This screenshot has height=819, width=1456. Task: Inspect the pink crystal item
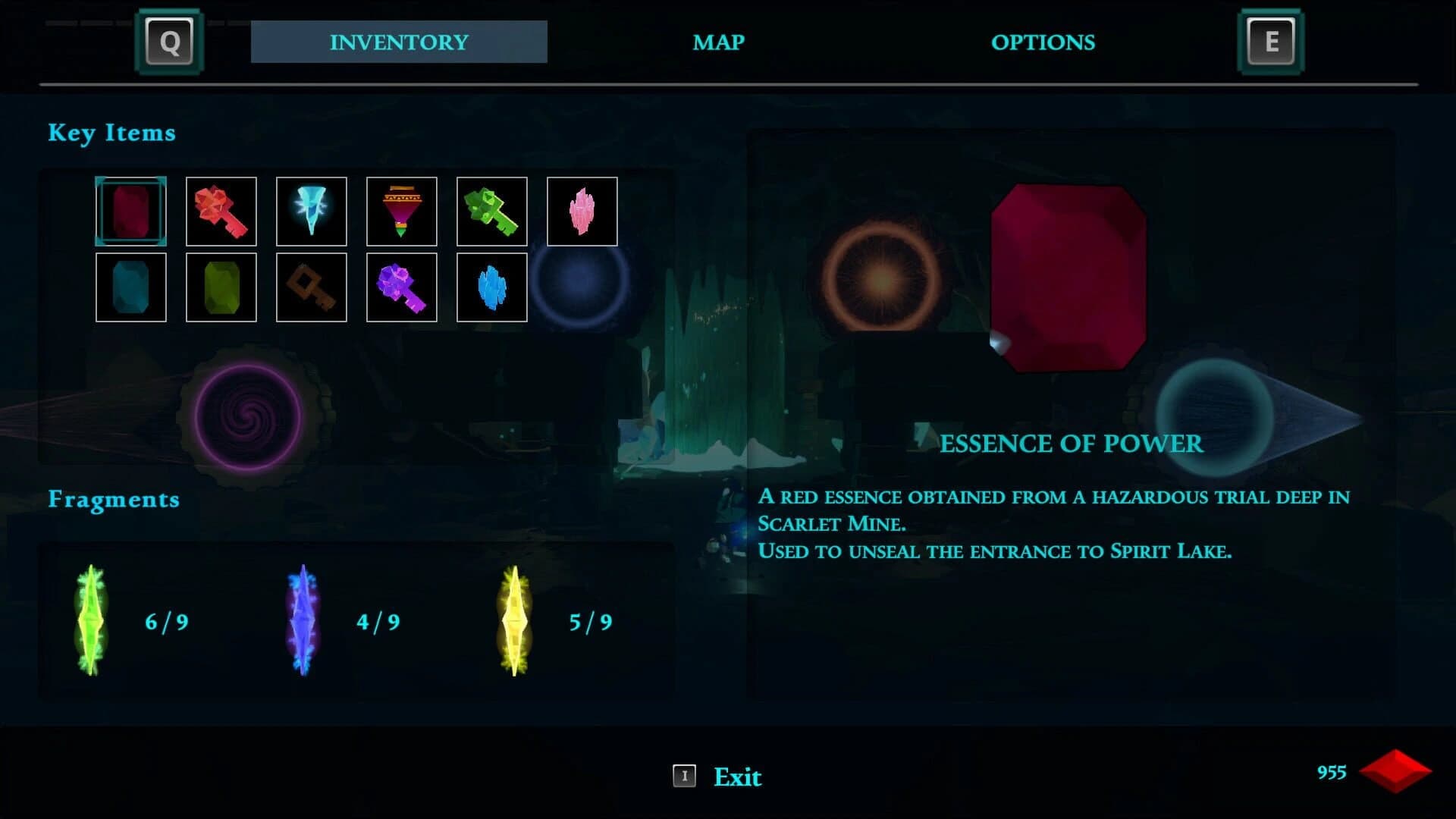coord(582,212)
